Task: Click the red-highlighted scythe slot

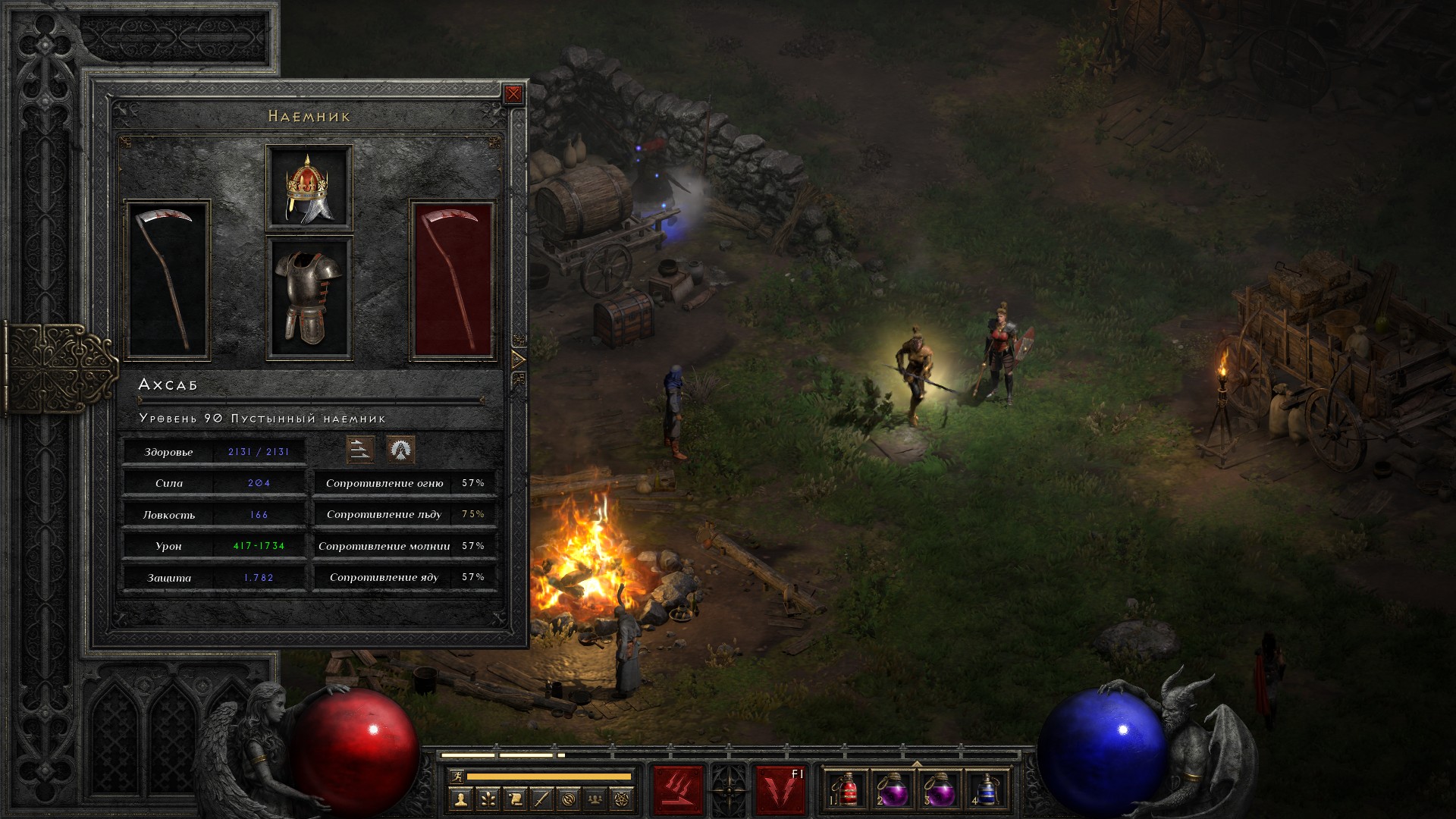Action: tap(453, 281)
